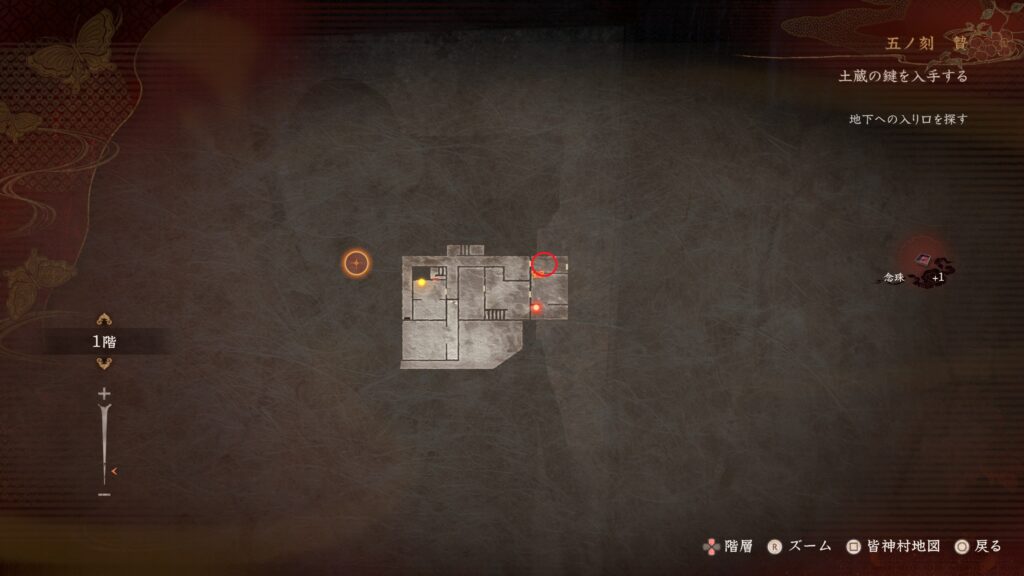Viewport: 1024px width, 576px height.
Task: Click the orange compass cursor on the map
Action: click(x=357, y=263)
